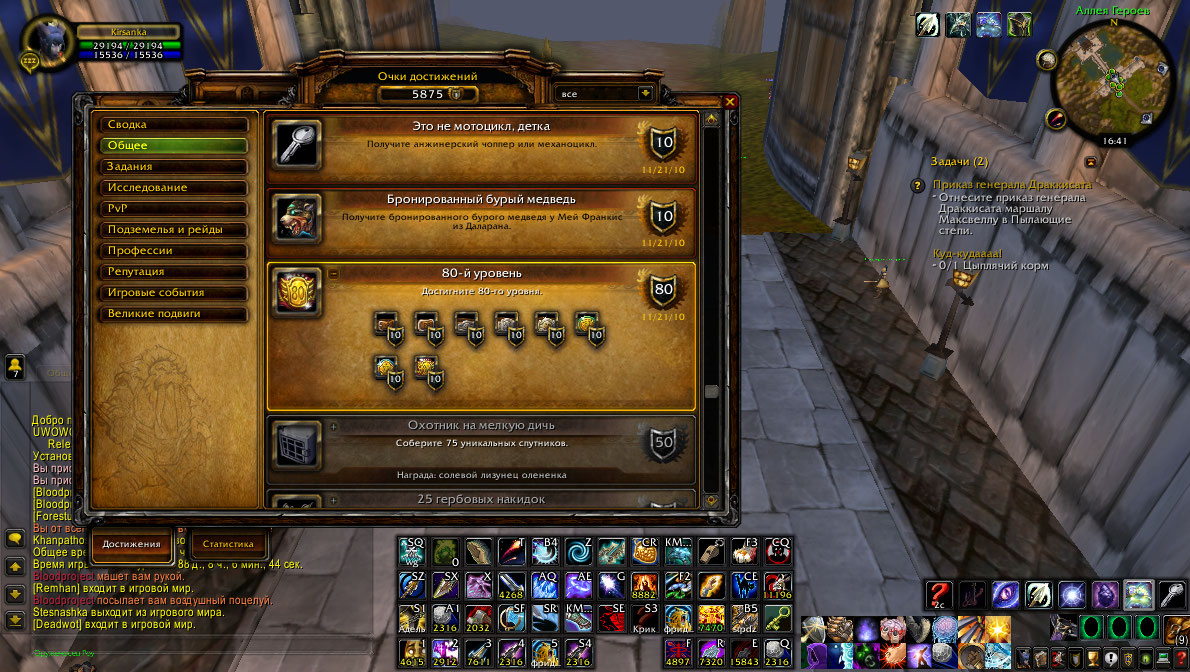Select the Задания category
The width and height of the screenshot is (1190, 672).
click(x=172, y=167)
